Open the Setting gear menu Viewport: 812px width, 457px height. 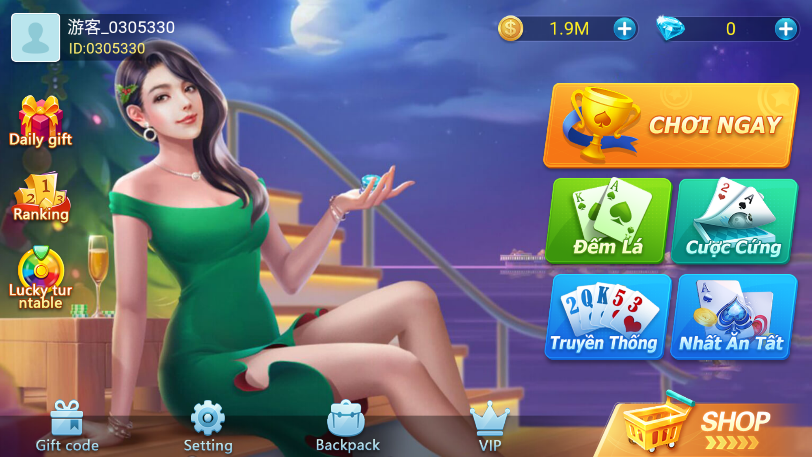pyautogui.click(x=208, y=426)
